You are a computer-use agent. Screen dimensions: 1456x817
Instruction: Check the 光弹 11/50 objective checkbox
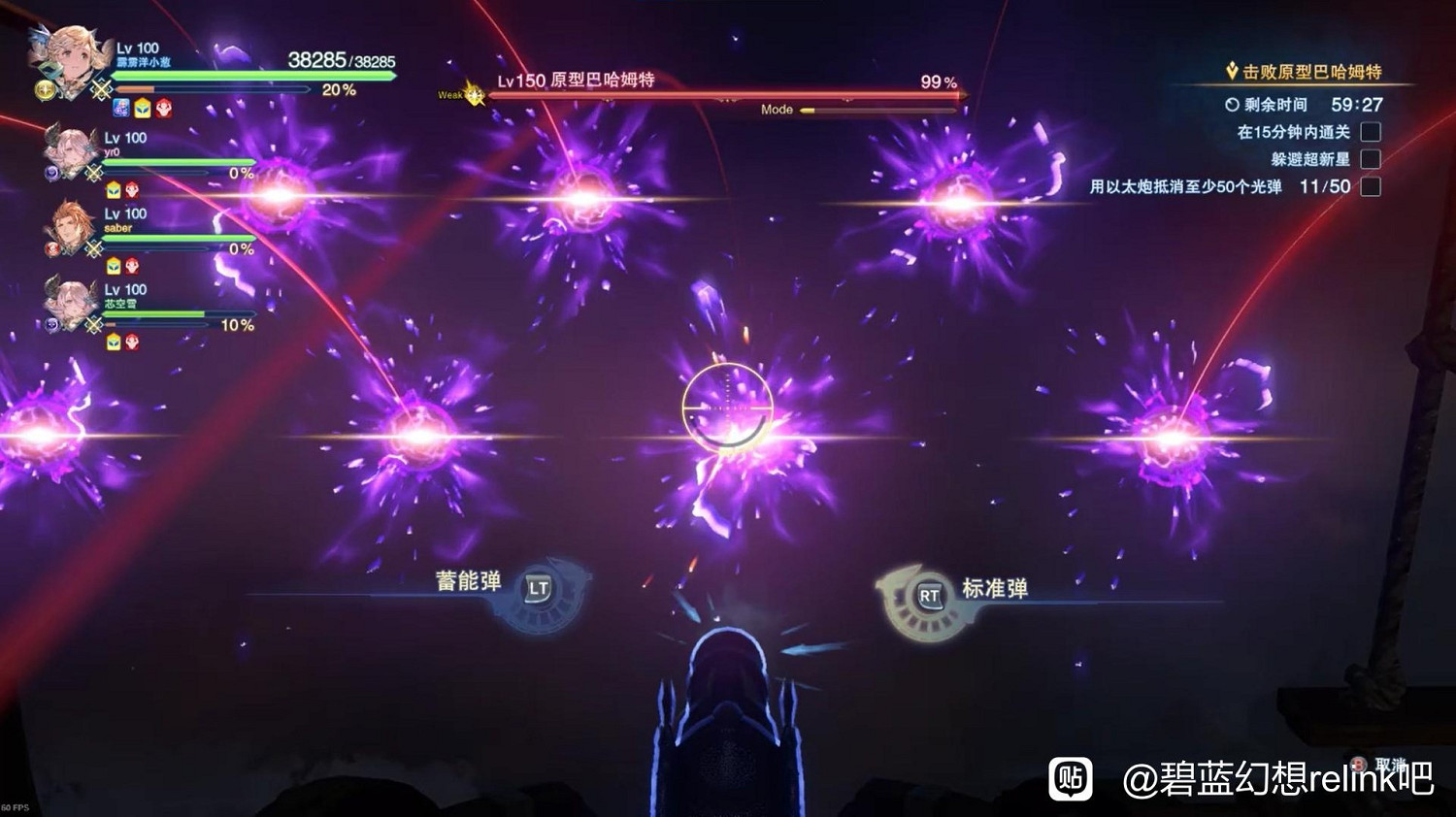coord(1373,186)
